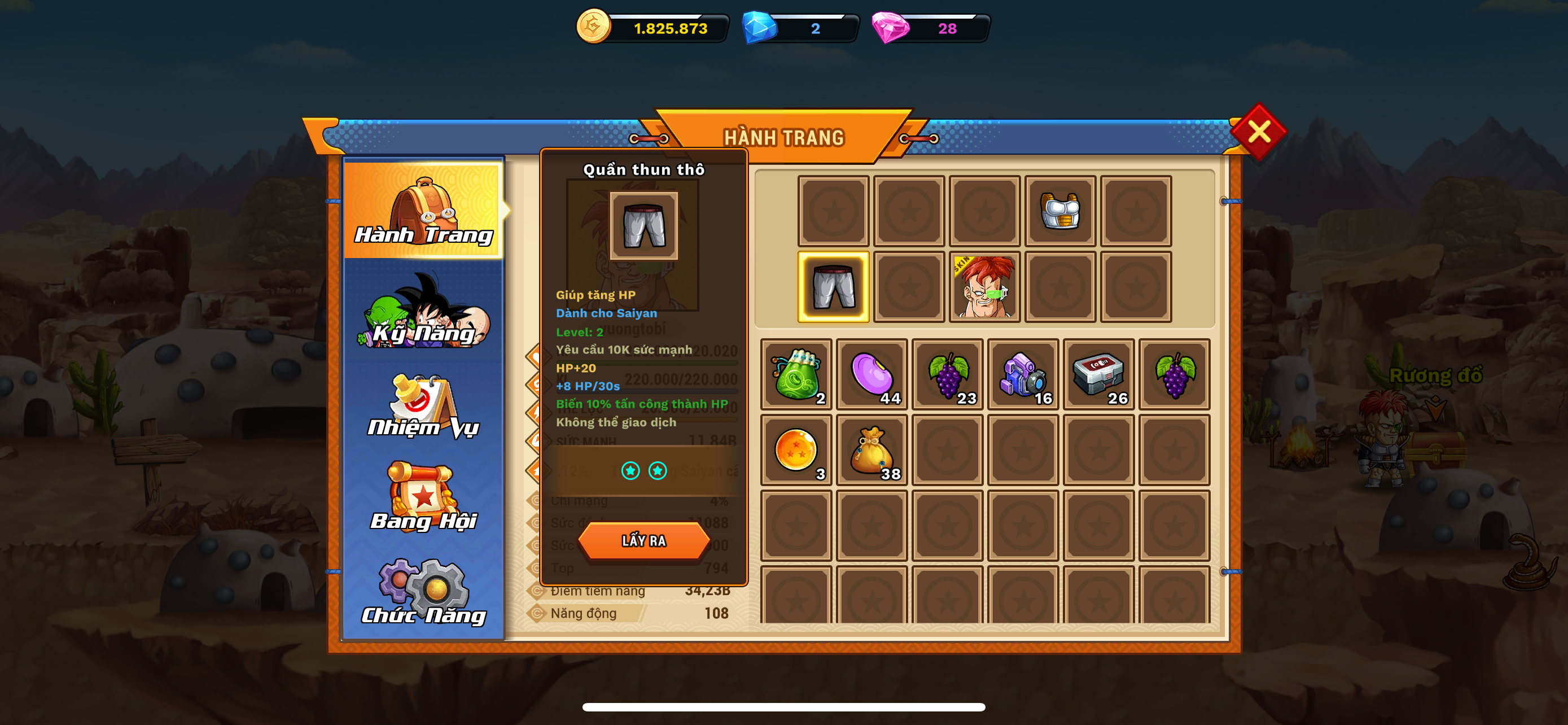Choose the gold money bag item
Image resolution: width=1568 pixels, height=725 pixels.
tap(871, 450)
